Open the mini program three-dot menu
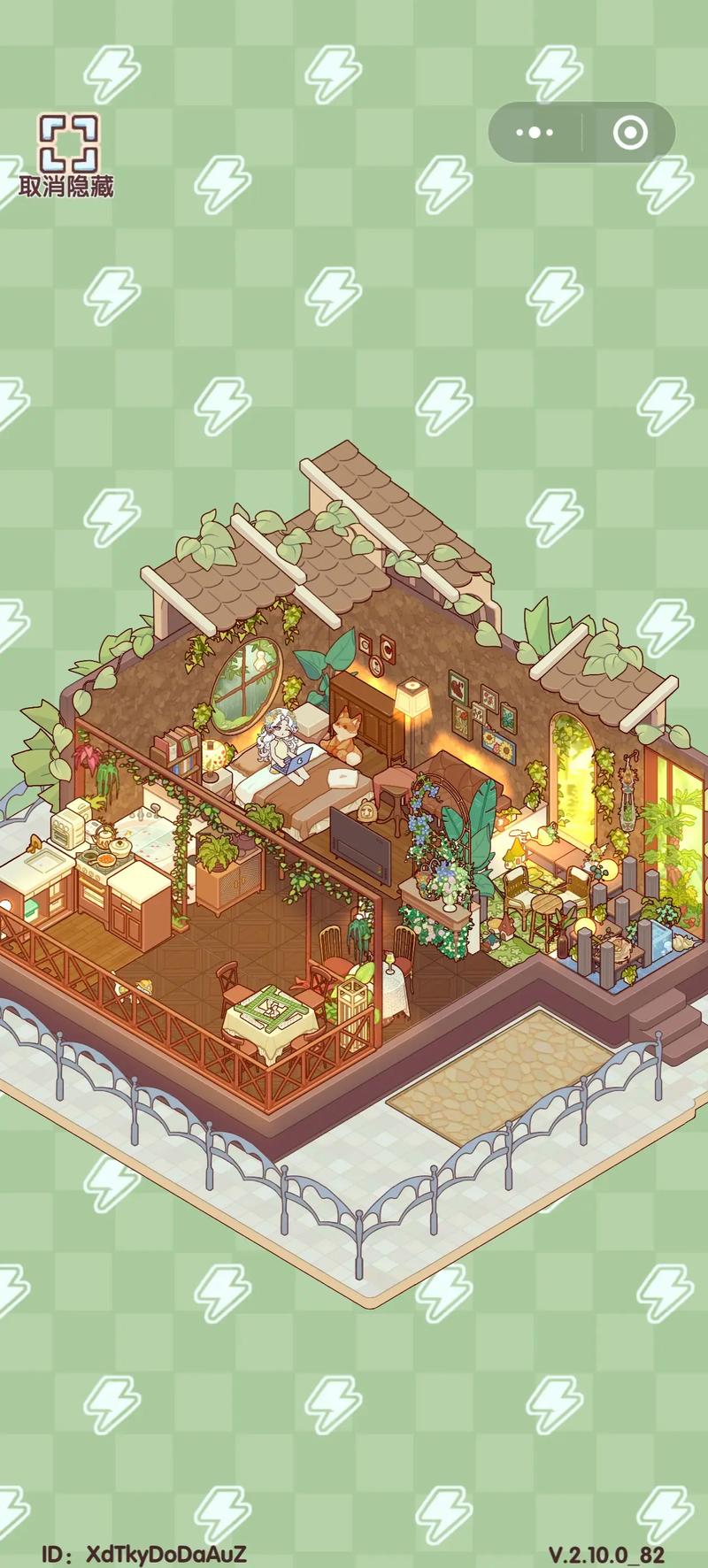The image size is (708, 1568). (535, 134)
